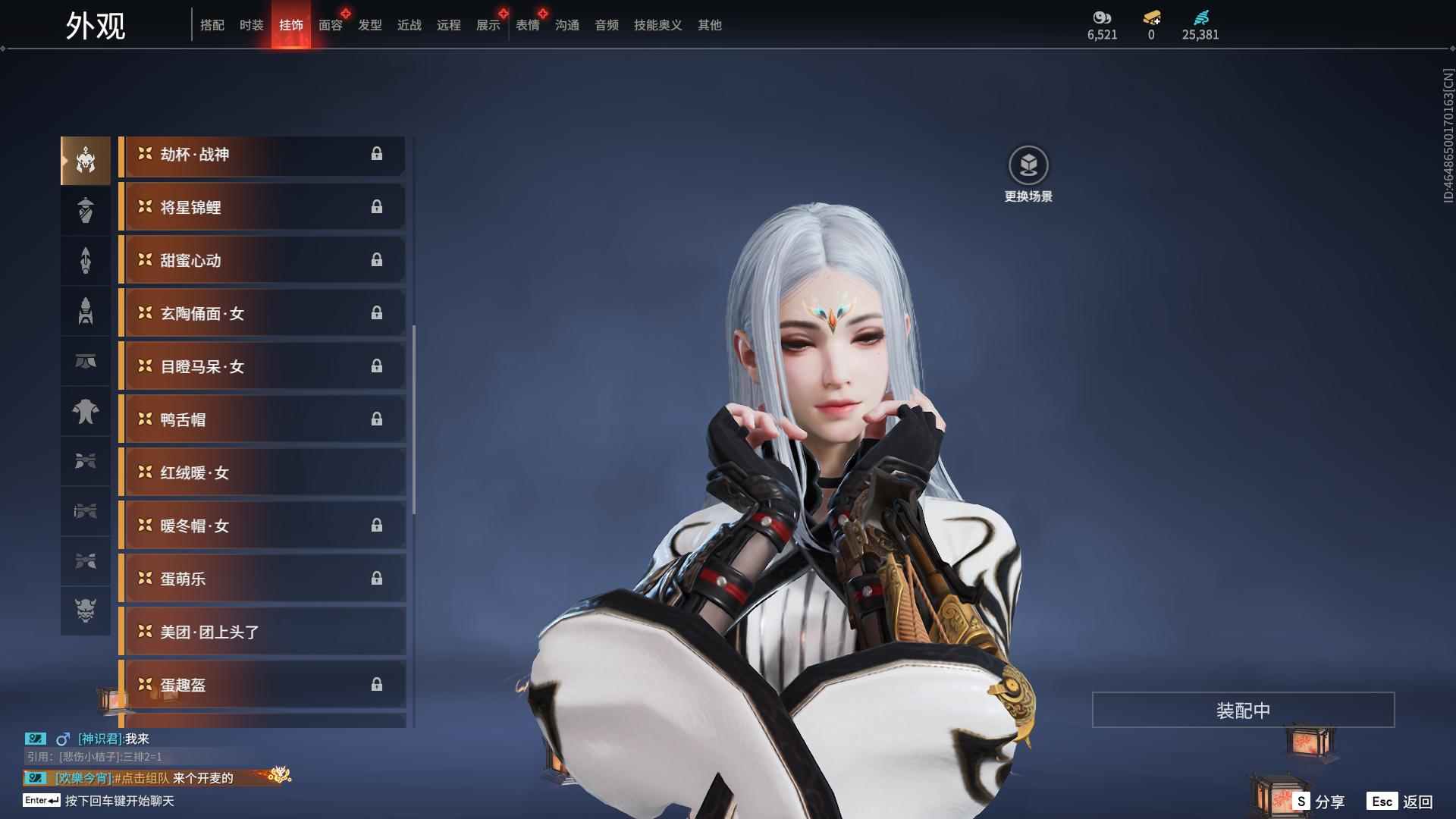Select the 面容 tab
1456x819 pixels.
pyautogui.click(x=330, y=25)
